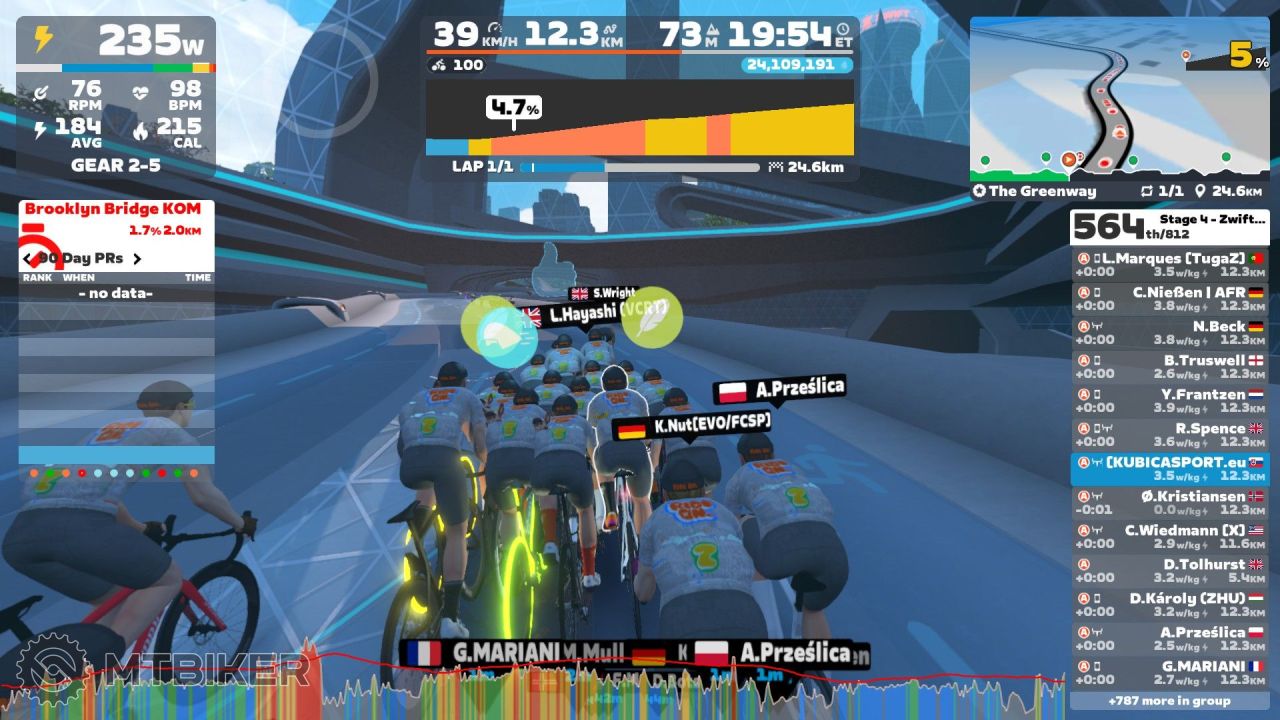Select D.Károly (ZHU) rider row
Image resolution: width=1280 pixels, height=720 pixels.
click(x=1169, y=605)
